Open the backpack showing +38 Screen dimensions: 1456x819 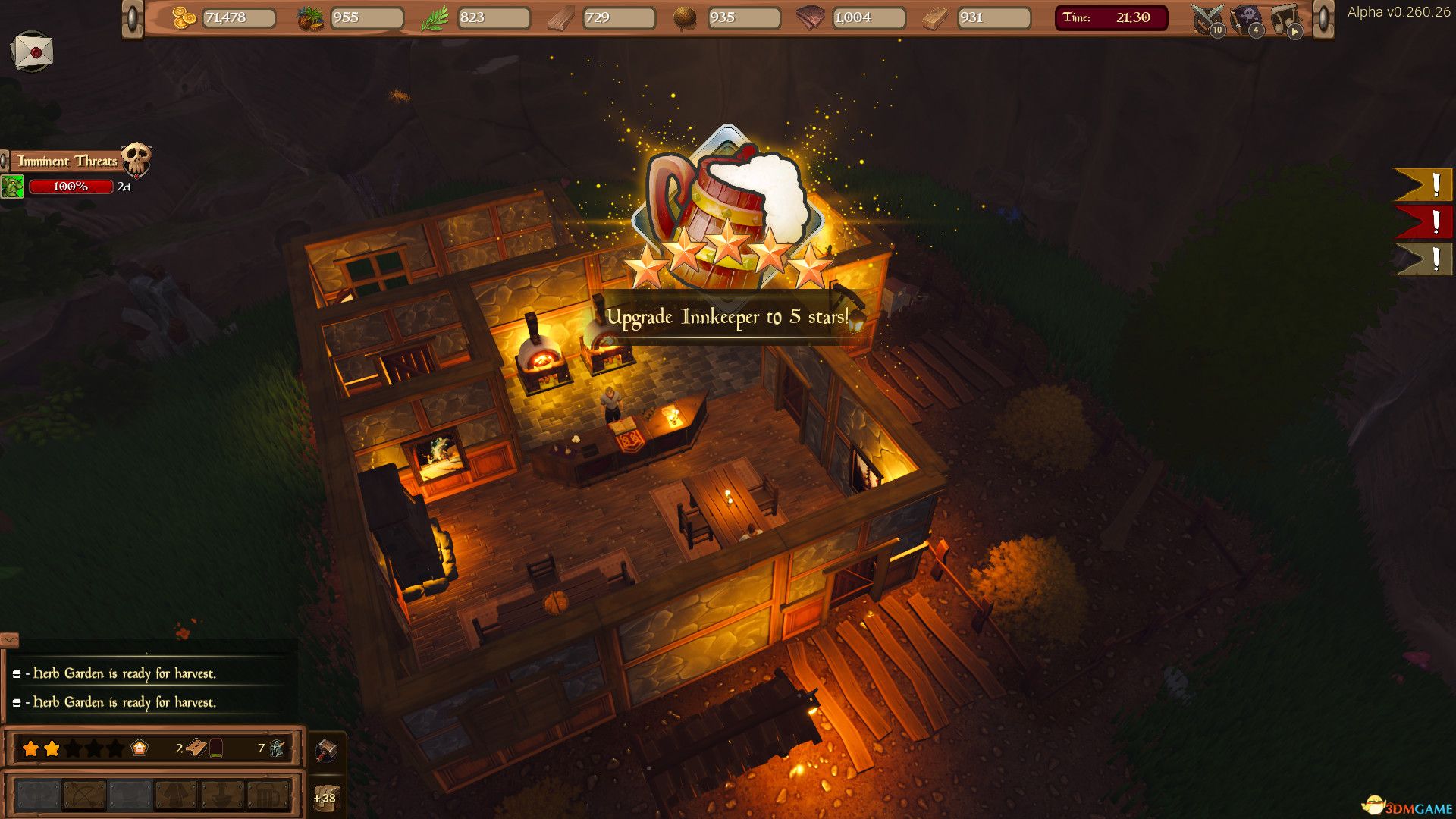click(x=326, y=797)
